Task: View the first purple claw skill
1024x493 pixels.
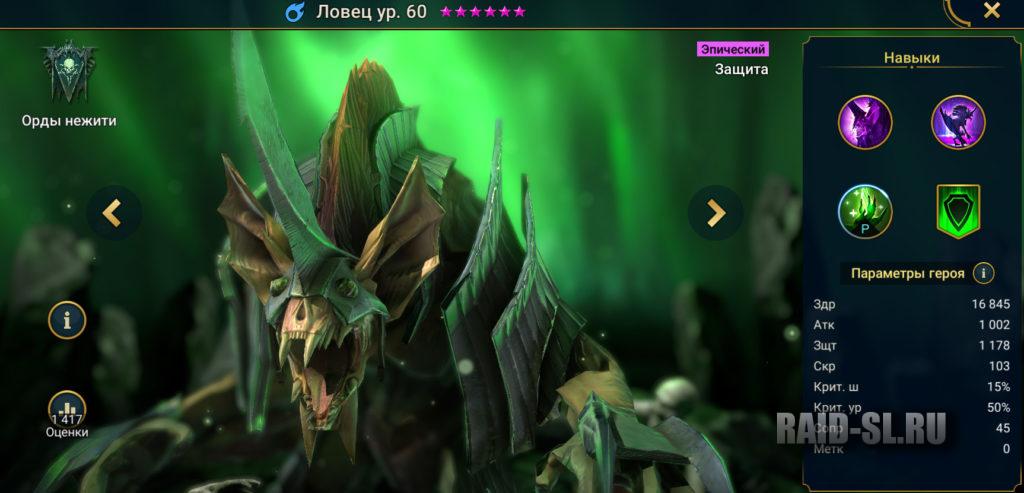Action: (x=865, y=122)
